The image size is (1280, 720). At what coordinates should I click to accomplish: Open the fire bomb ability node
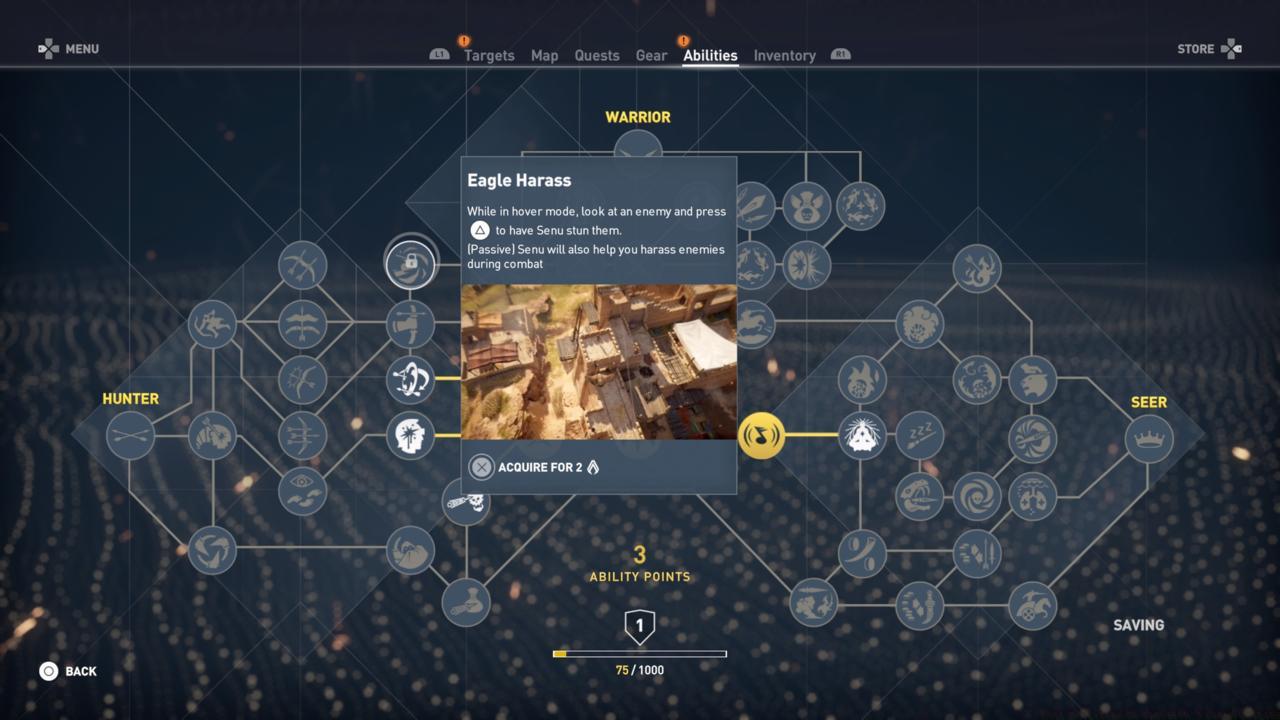[x=861, y=381]
